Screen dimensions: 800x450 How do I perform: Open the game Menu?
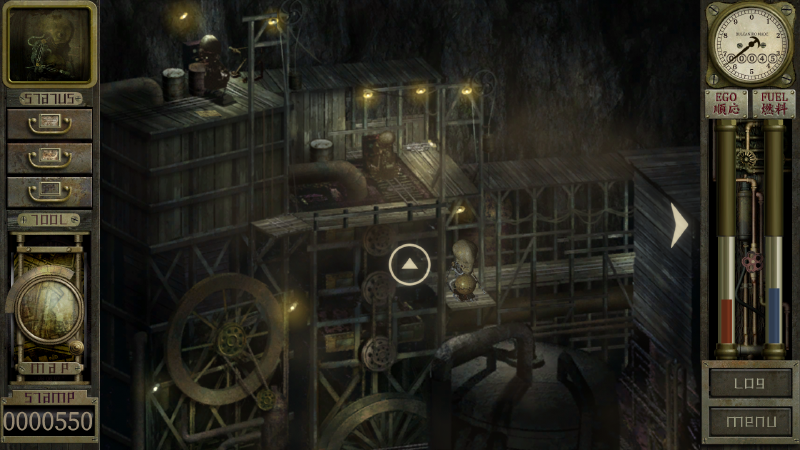pos(749,420)
